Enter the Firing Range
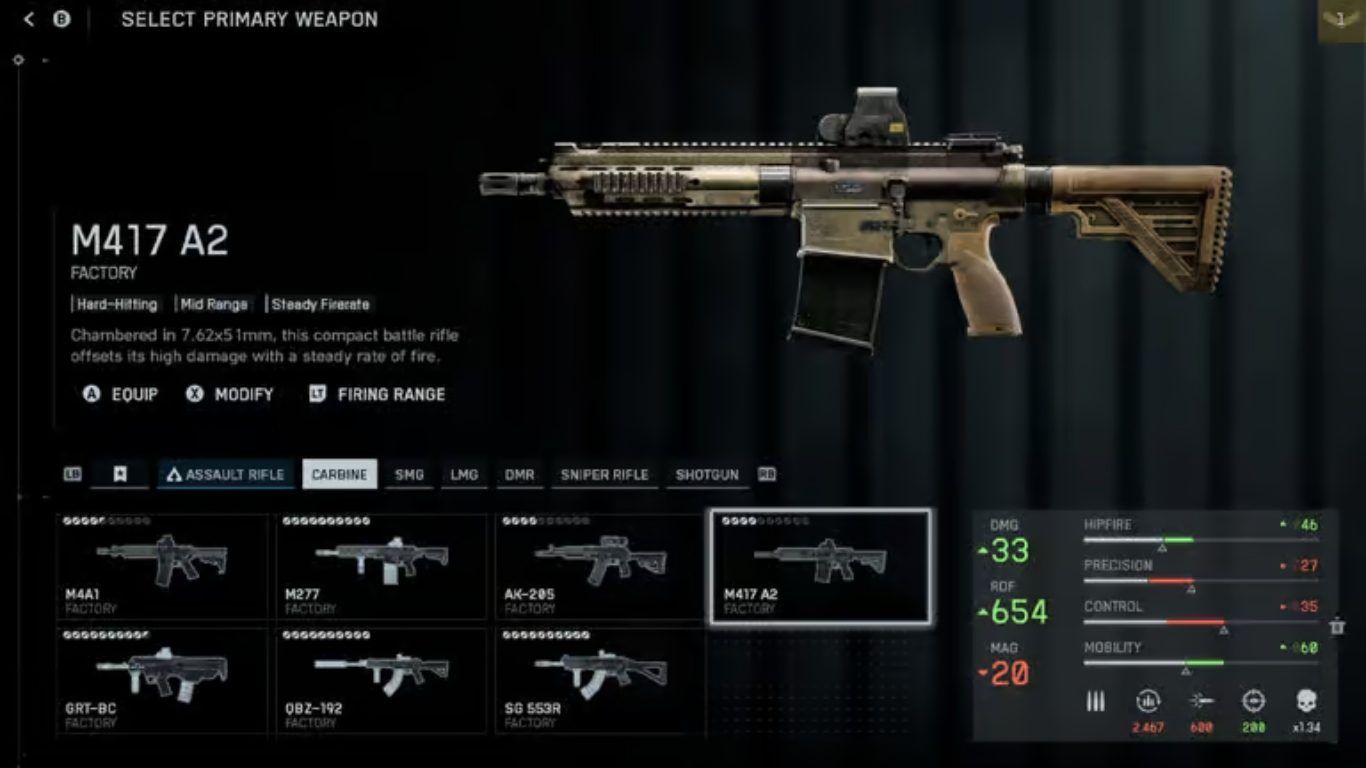 coord(377,395)
